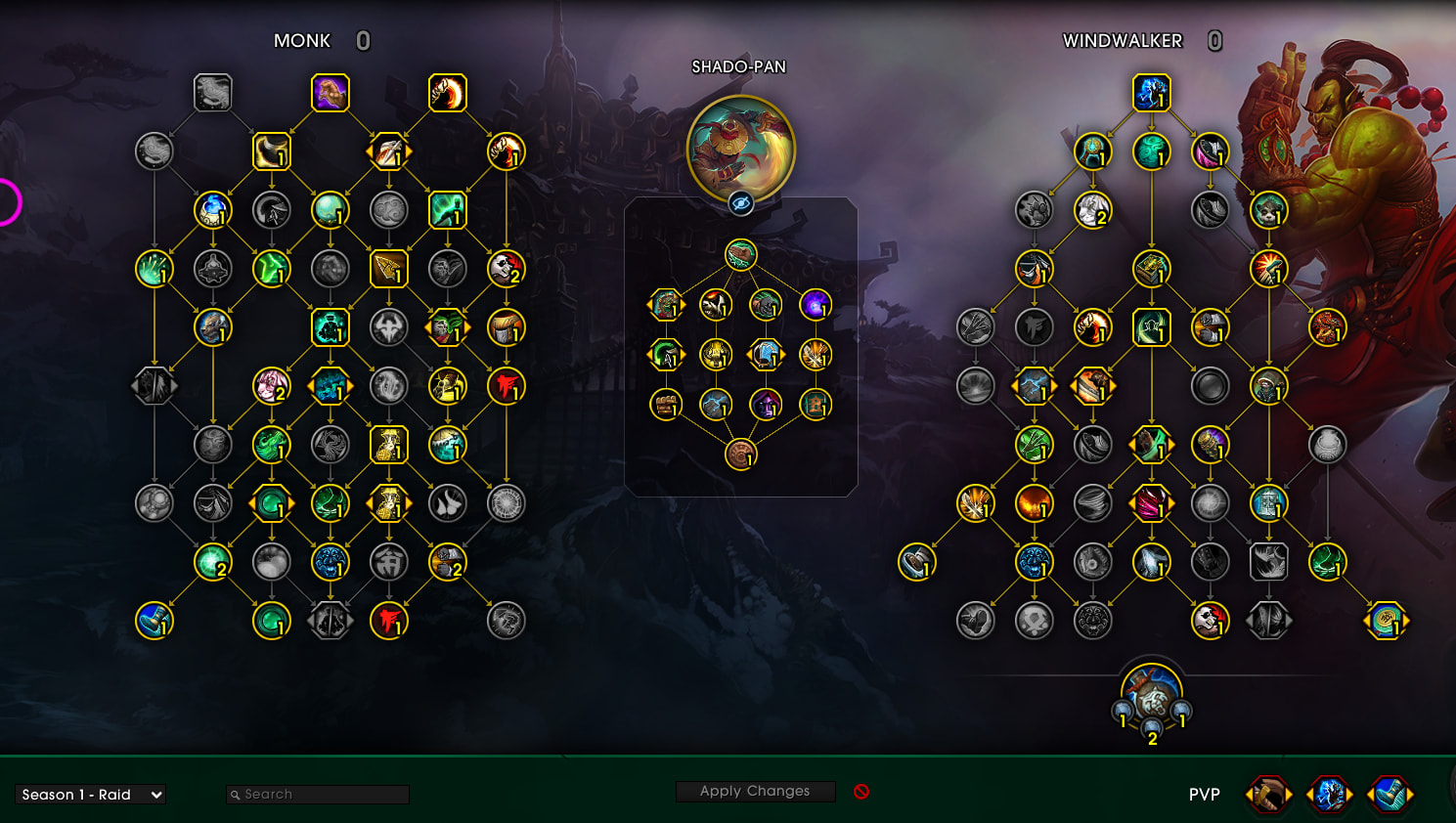The height and width of the screenshot is (823, 1456).
Task: Apply Changes to the talent build
Action: (755, 791)
